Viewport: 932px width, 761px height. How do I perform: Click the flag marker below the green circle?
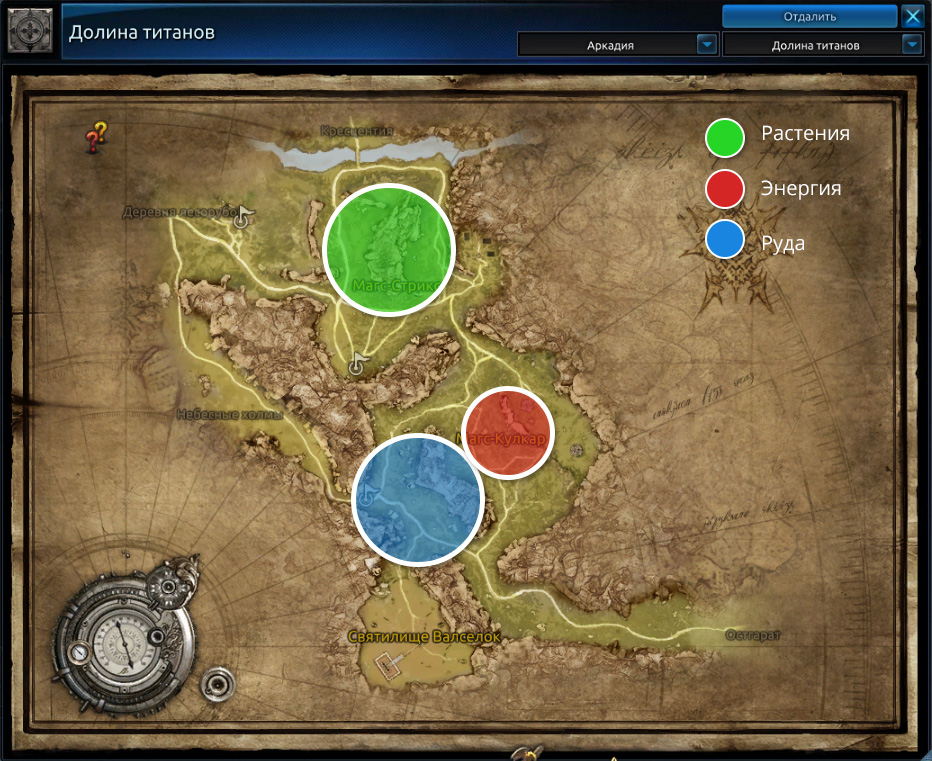pos(357,365)
